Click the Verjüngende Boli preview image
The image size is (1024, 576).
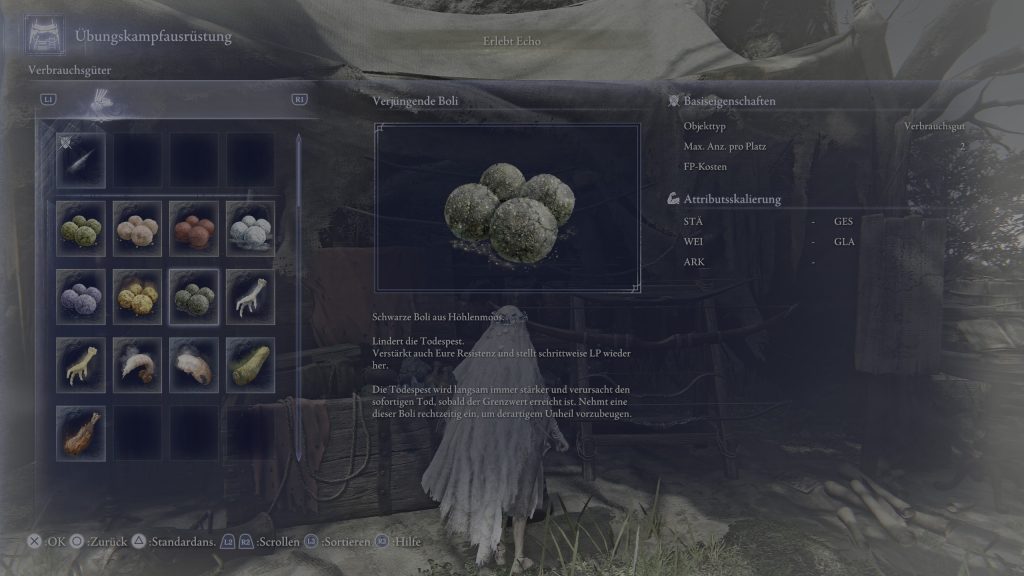[507, 207]
